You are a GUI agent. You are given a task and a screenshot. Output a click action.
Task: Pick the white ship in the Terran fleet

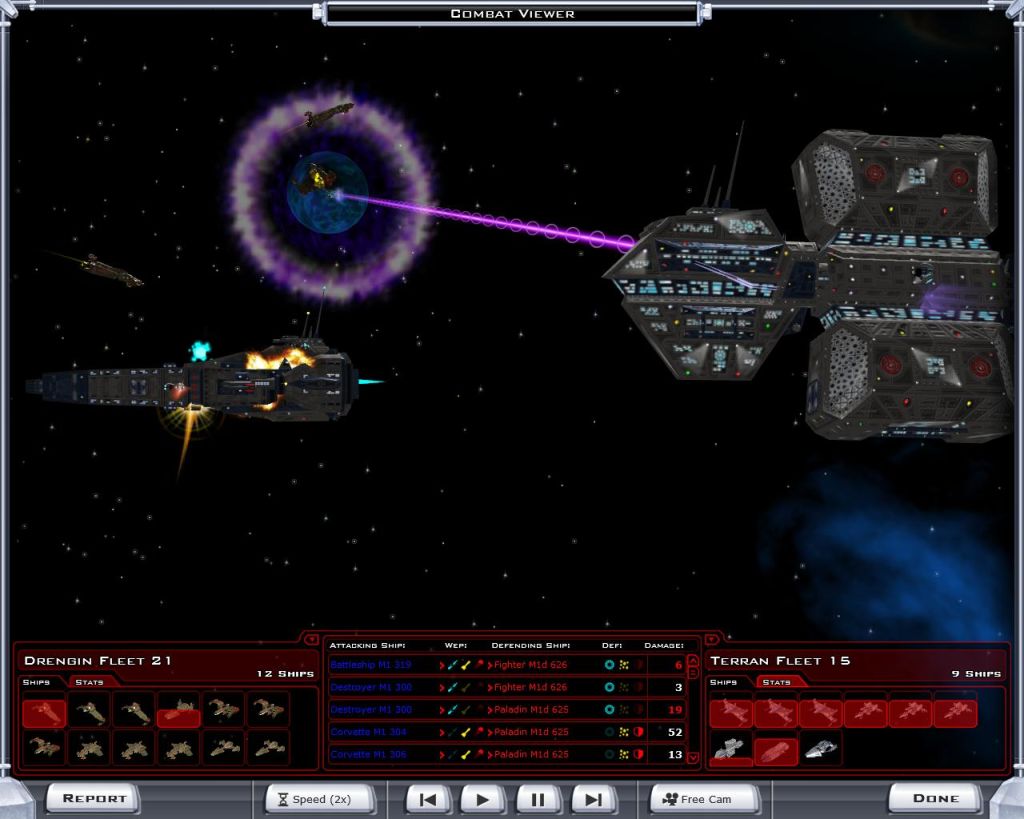(x=821, y=749)
